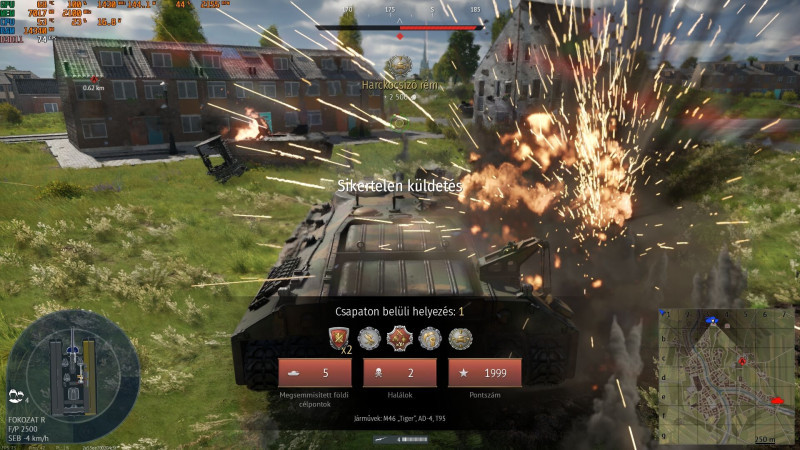Click the Harckocsizó rém award badge

click(x=399, y=64)
